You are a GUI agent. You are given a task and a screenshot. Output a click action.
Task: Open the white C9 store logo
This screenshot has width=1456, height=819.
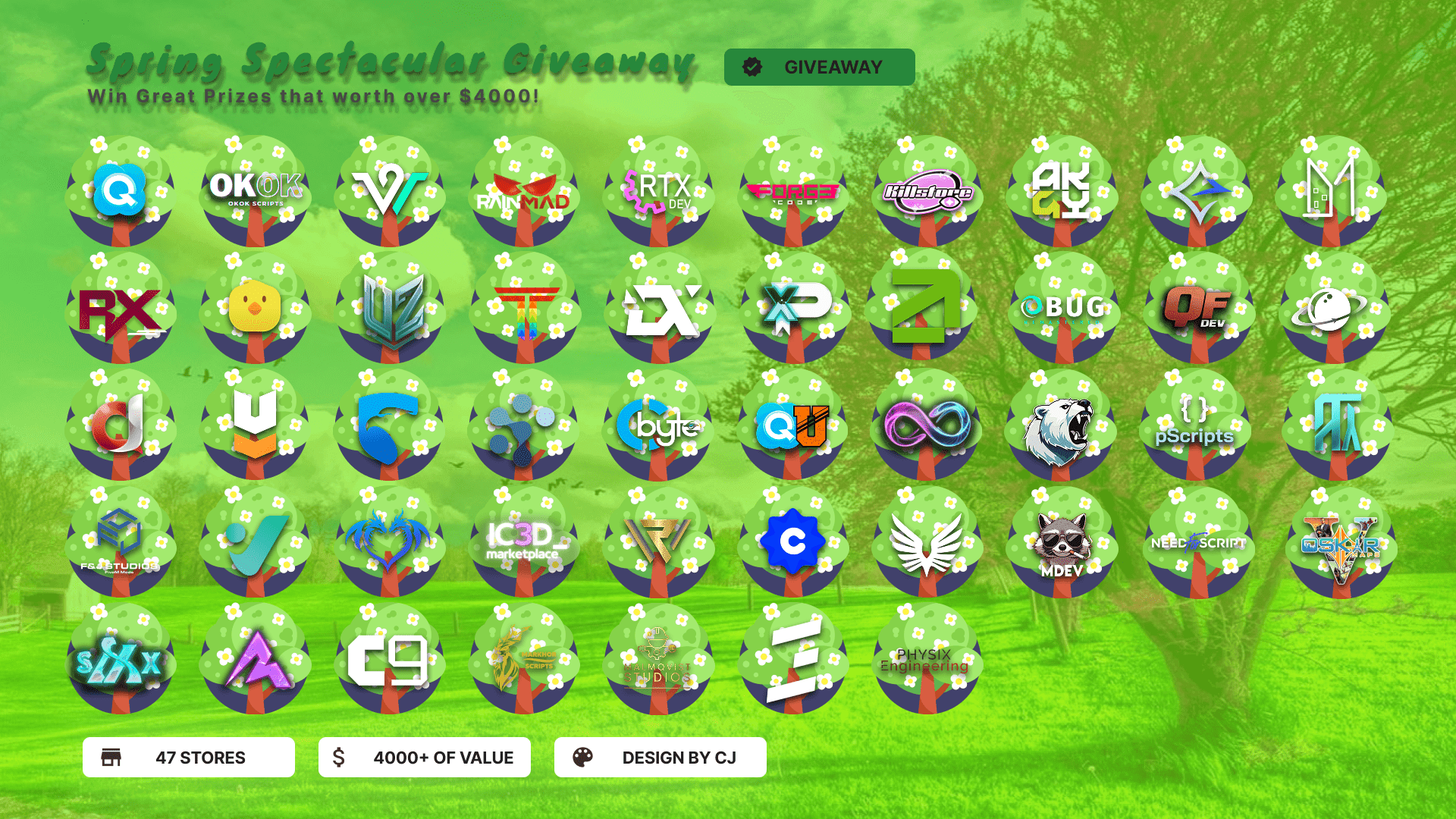(388, 660)
